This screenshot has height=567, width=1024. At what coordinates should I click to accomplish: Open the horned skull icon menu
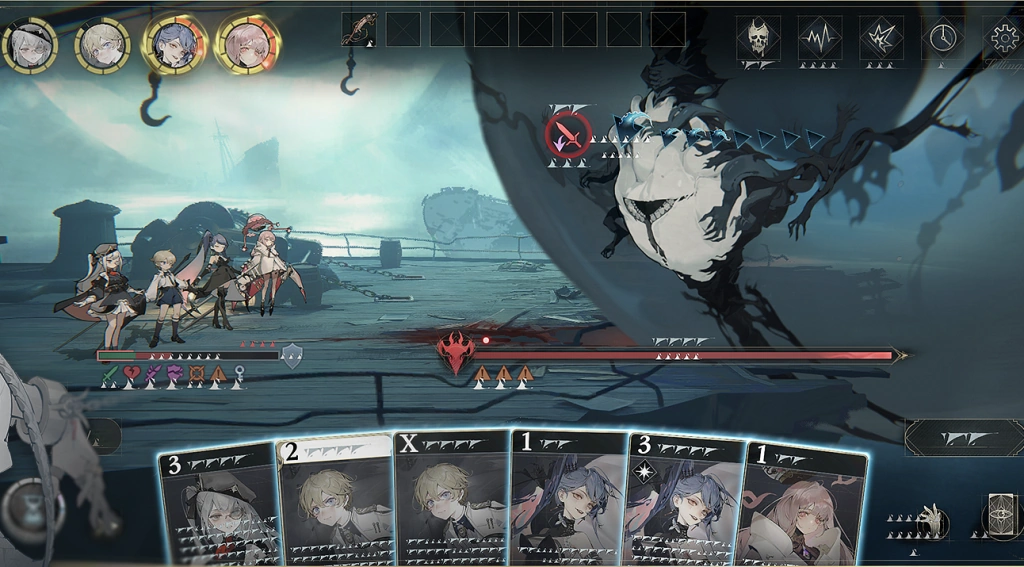[x=759, y=38]
